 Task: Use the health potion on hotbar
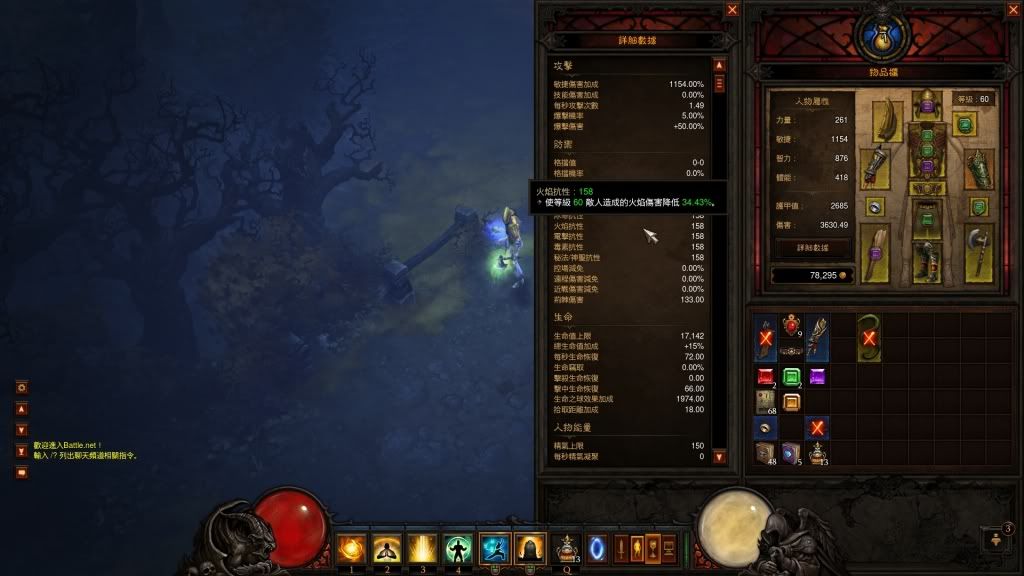[566, 547]
